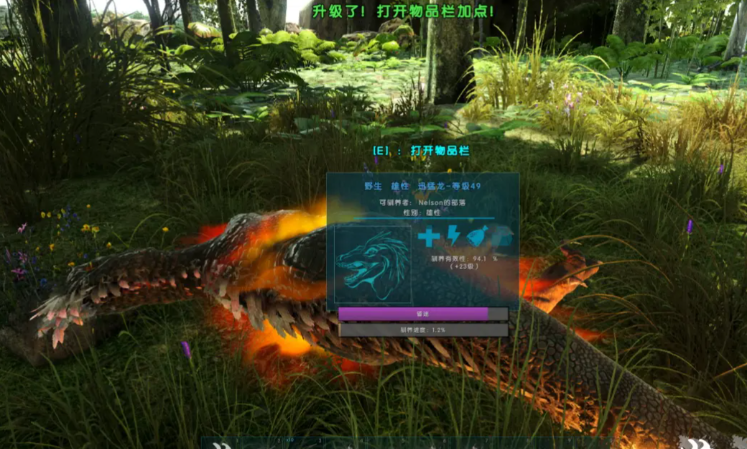Select the weight icon beside the meat
The width and height of the screenshot is (747, 449).
click(501, 237)
